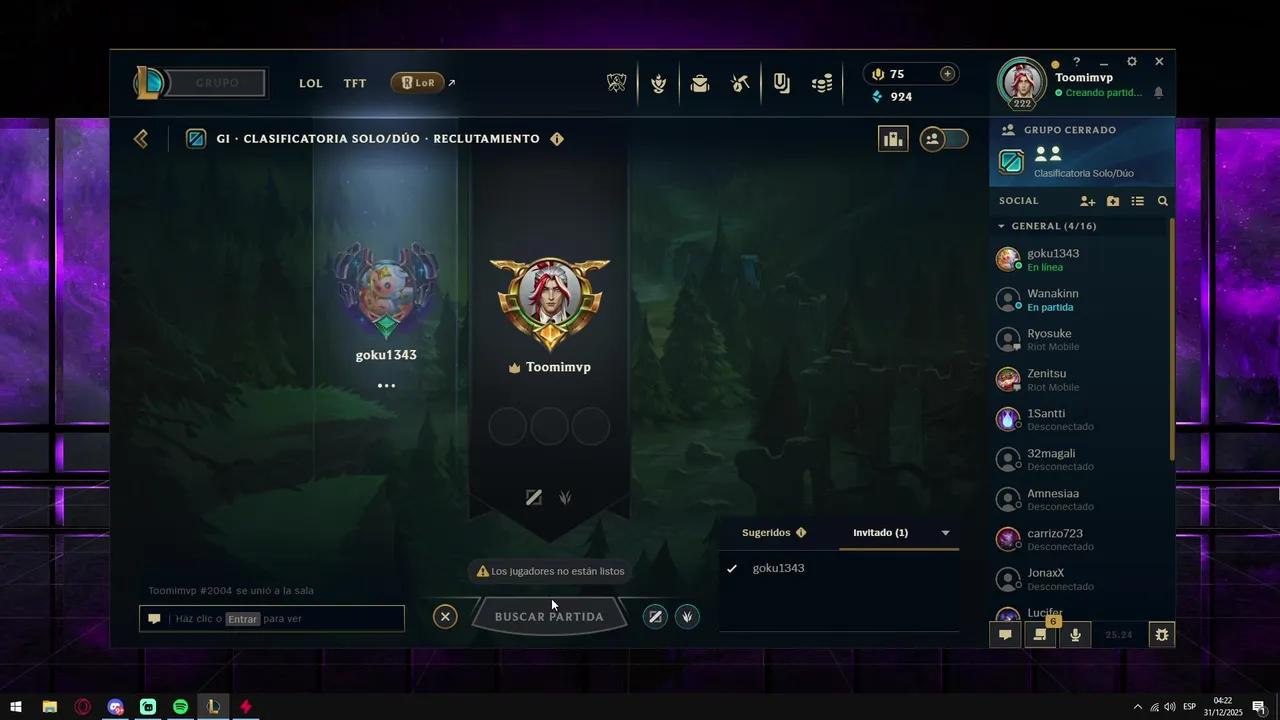Switch to the TFT tab
1280x720 pixels.
(x=355, y=83)
